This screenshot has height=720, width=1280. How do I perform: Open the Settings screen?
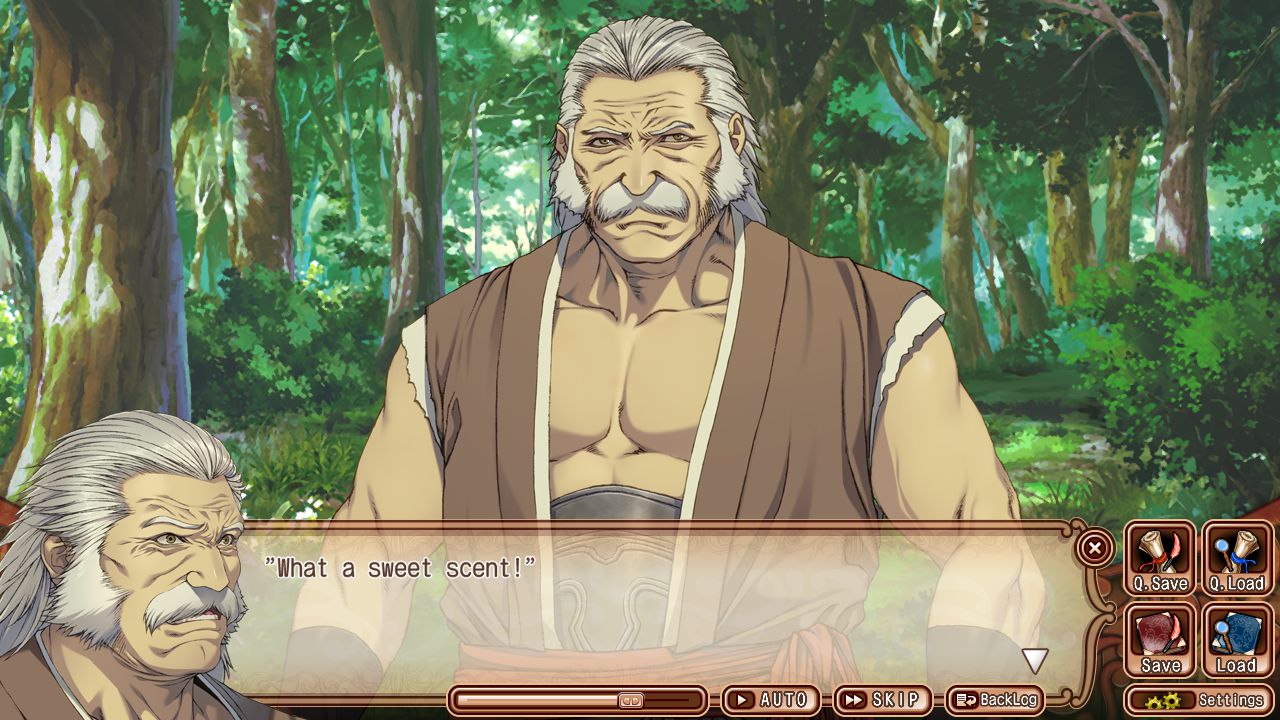pyautogui.click(x=1199, y=700)
